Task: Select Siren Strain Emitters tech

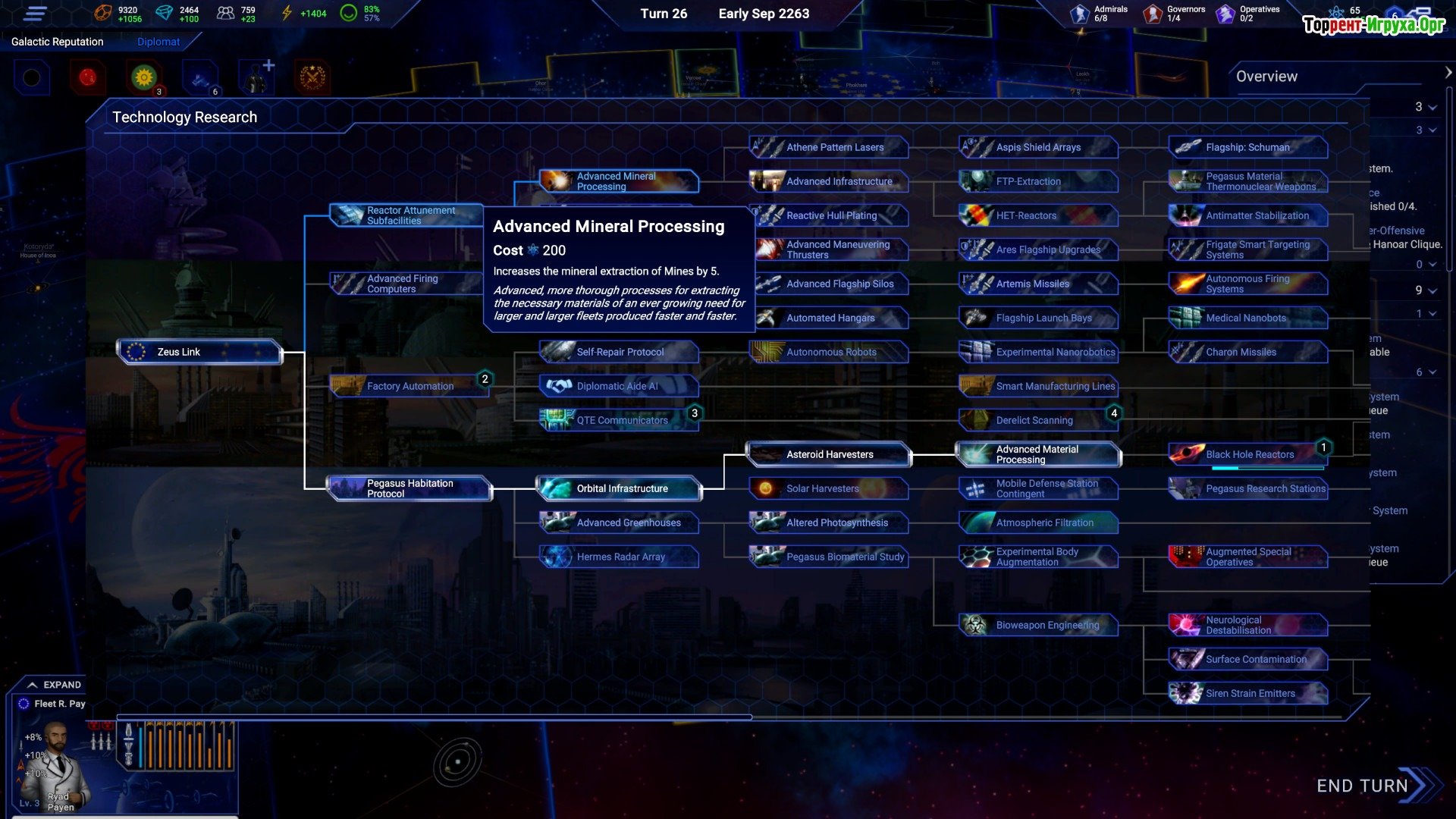Action: click(x=1248, y=693)
